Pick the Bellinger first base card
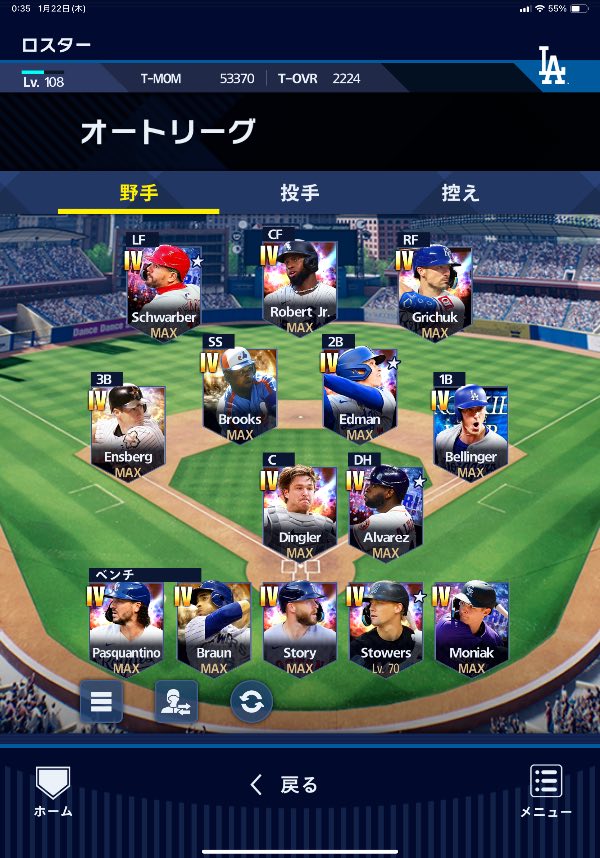Screen dimensions: 600x858 [470, 430]
